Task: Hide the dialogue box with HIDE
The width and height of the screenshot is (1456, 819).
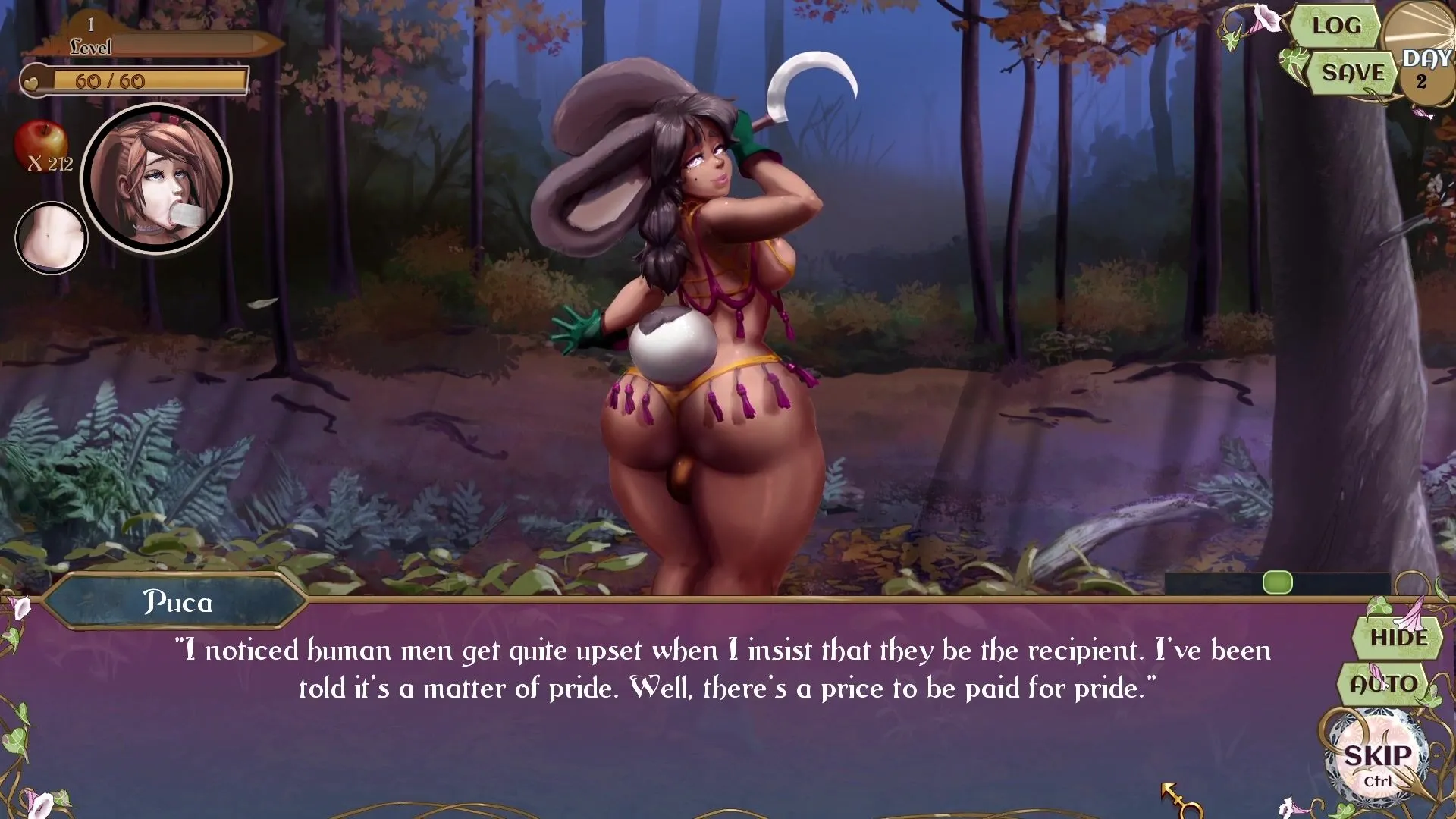Action: pyautogui.click(x=1398, y=638)
